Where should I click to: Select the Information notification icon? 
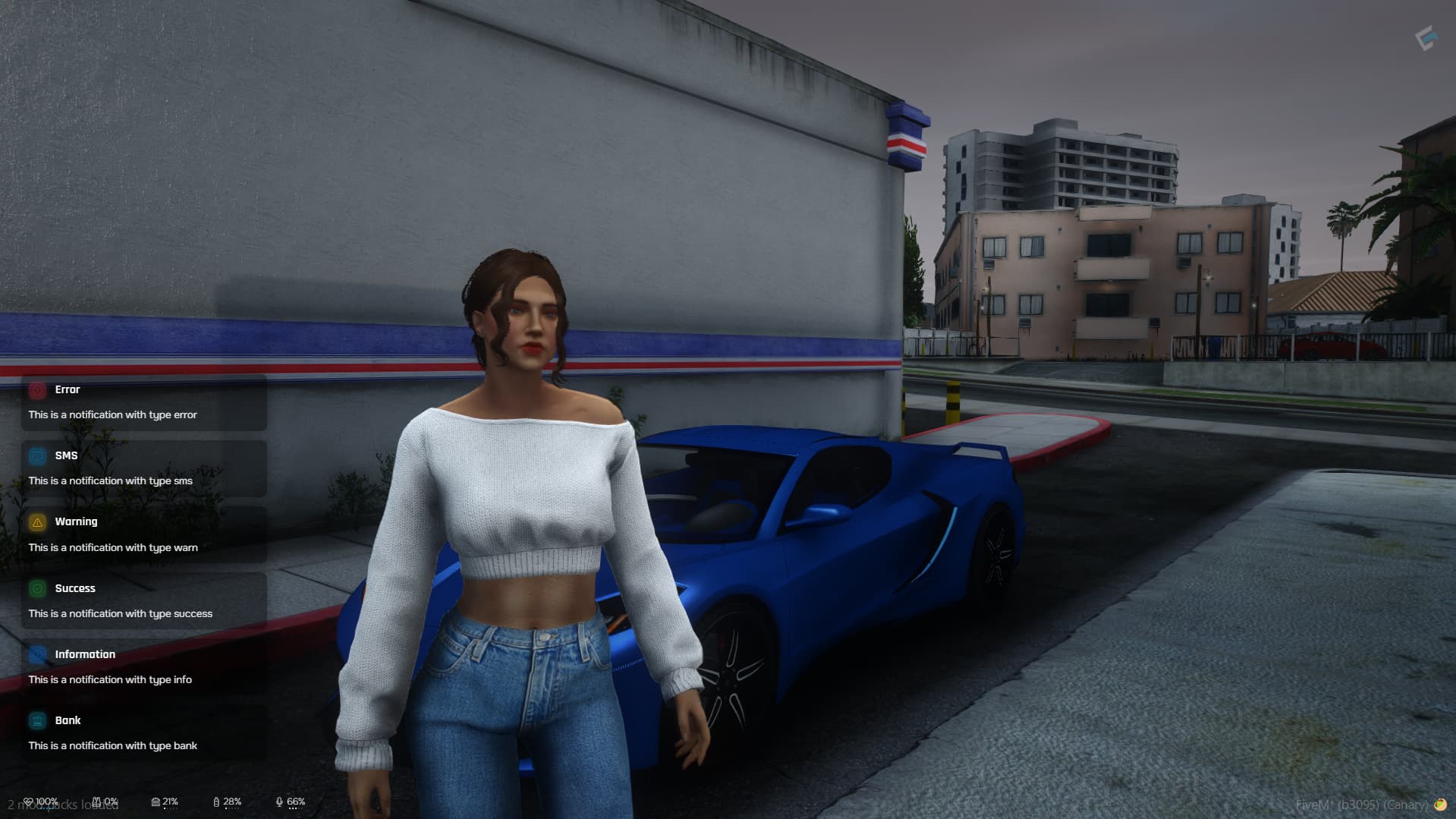point(36,654)
